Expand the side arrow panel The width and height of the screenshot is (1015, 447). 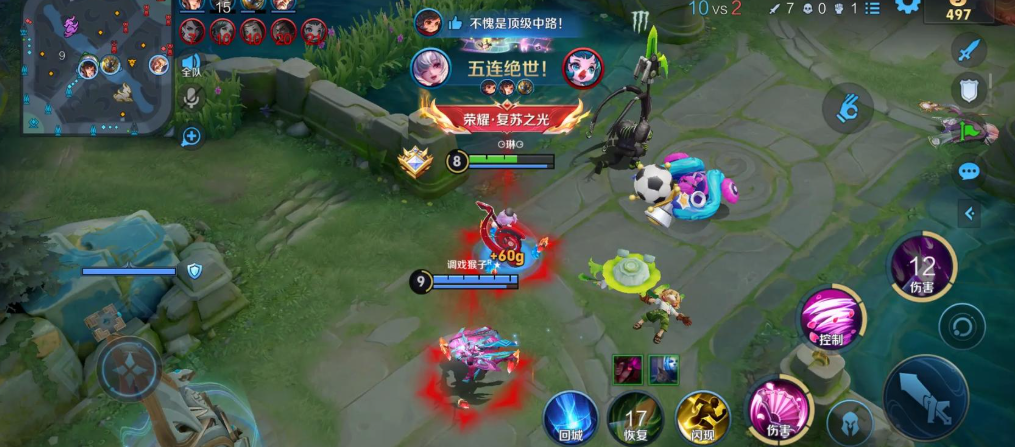click(x=968, y=213)
